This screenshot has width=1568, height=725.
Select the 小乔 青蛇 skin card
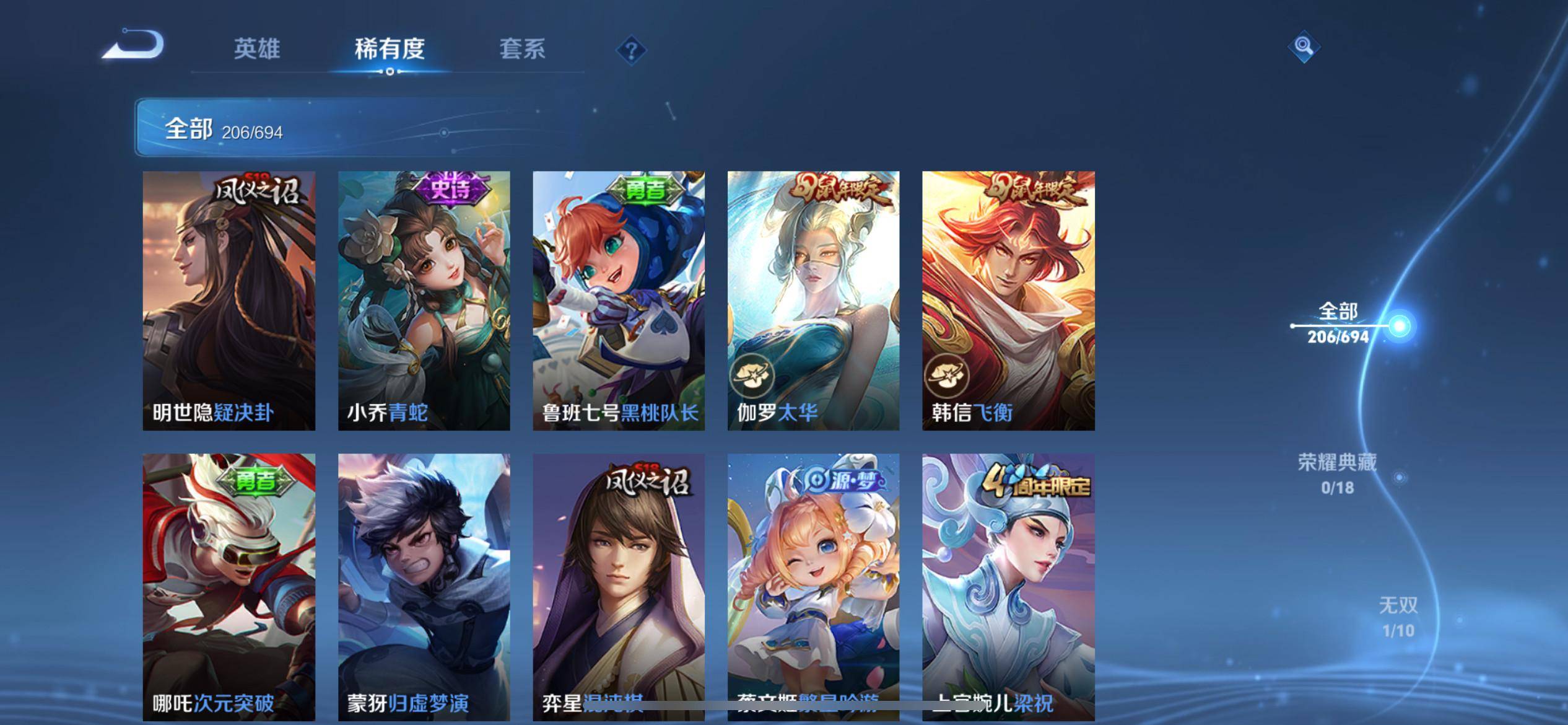(x=424, y=301)
